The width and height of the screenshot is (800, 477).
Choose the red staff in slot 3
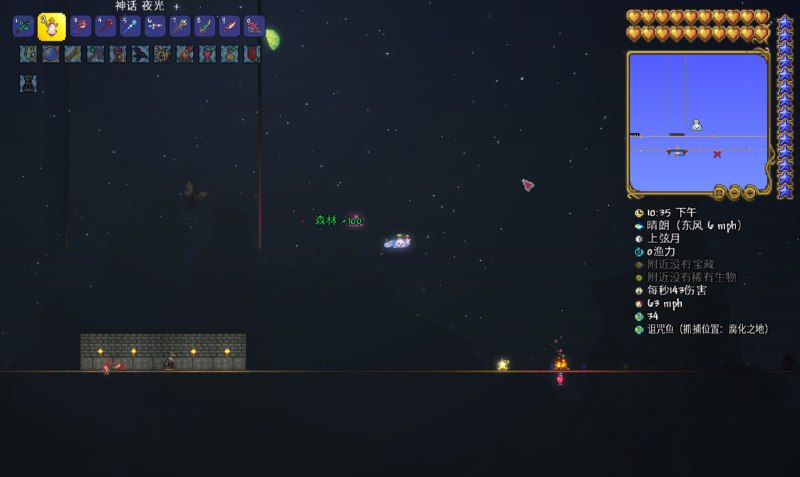[81, 26]
